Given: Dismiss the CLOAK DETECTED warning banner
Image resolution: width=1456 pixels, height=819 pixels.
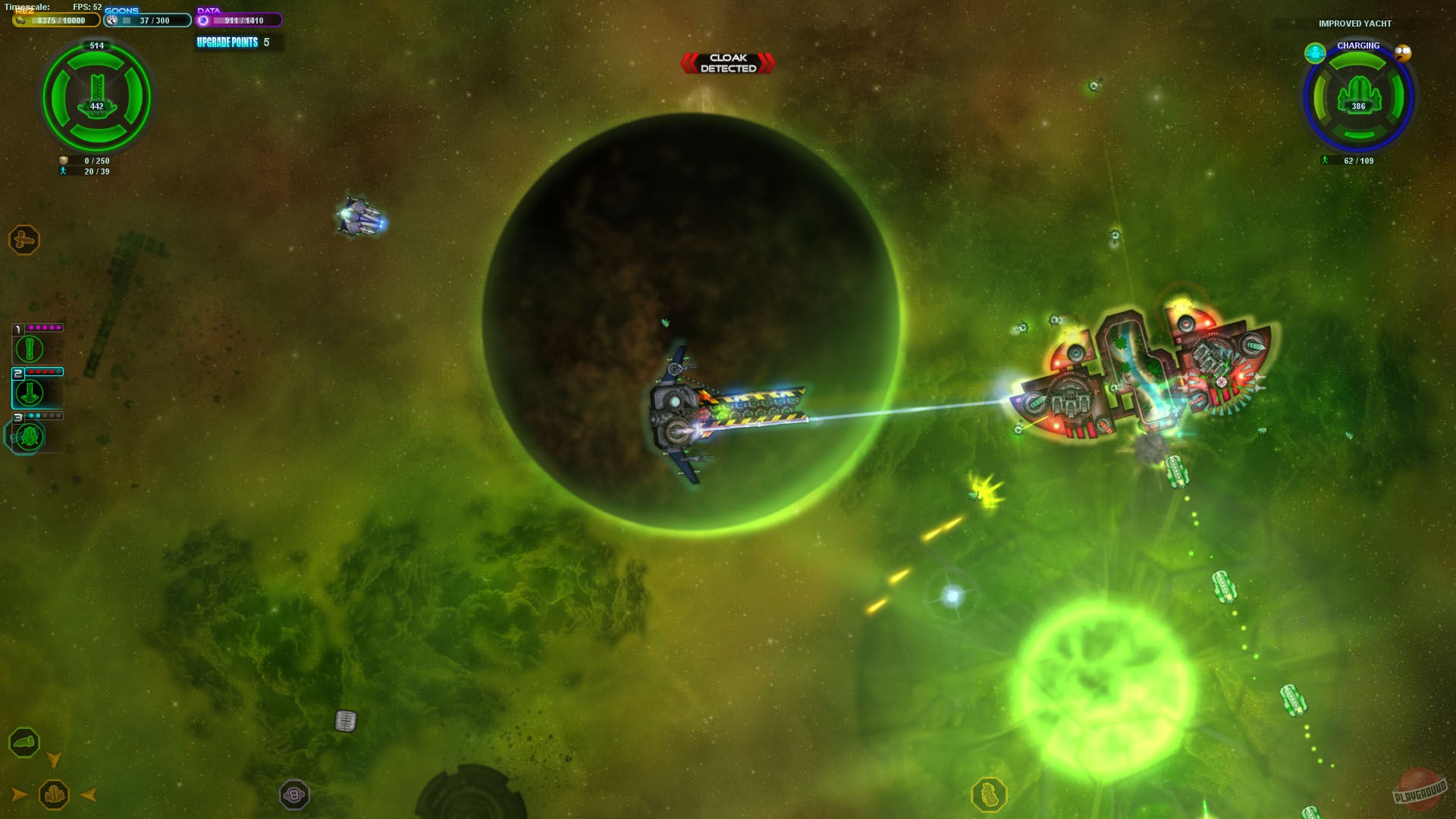Looking at the screenshot, I should [x=726, y=62].
